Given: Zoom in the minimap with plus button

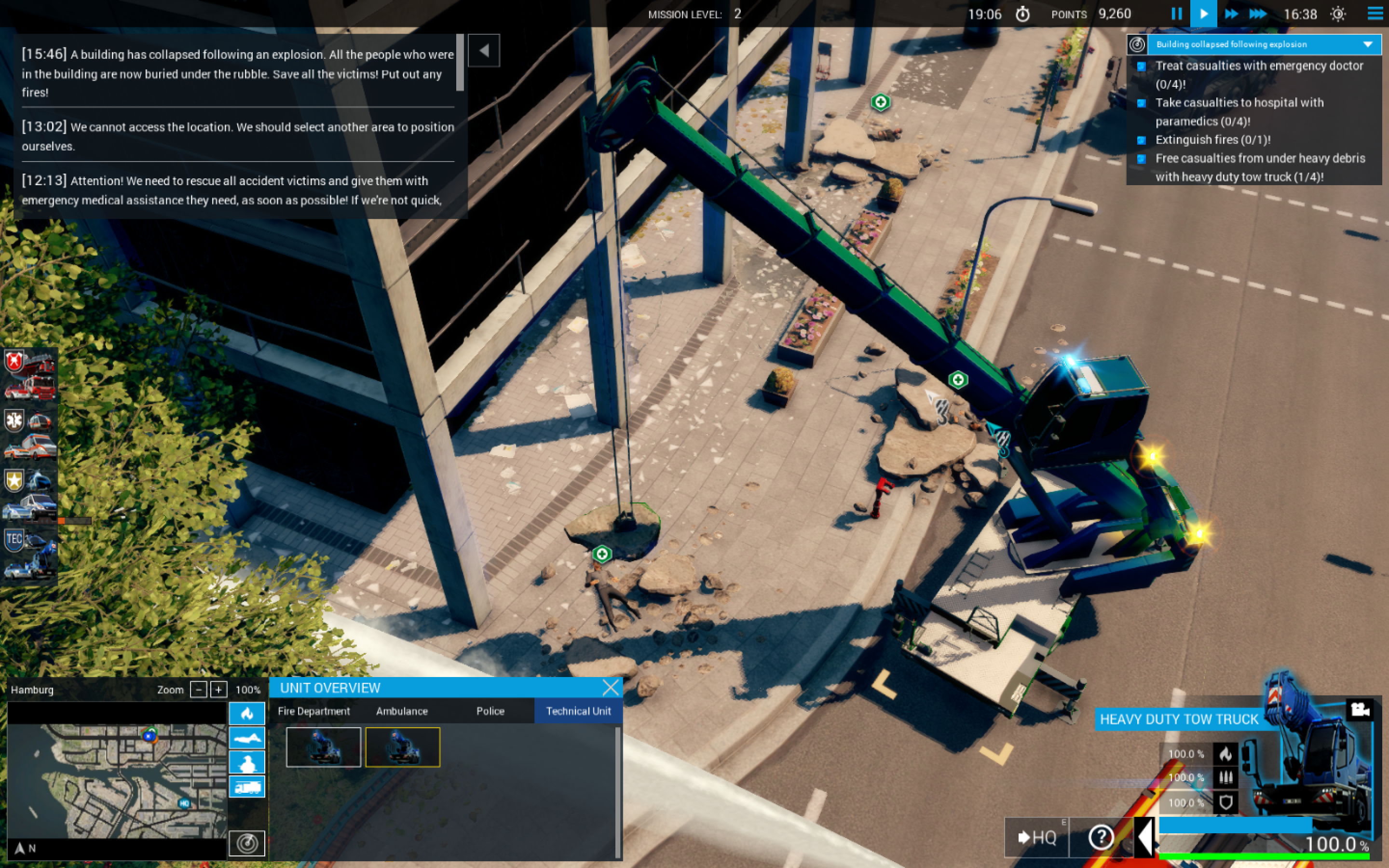Looking at the screenshot, I should (x=218, y=690).
